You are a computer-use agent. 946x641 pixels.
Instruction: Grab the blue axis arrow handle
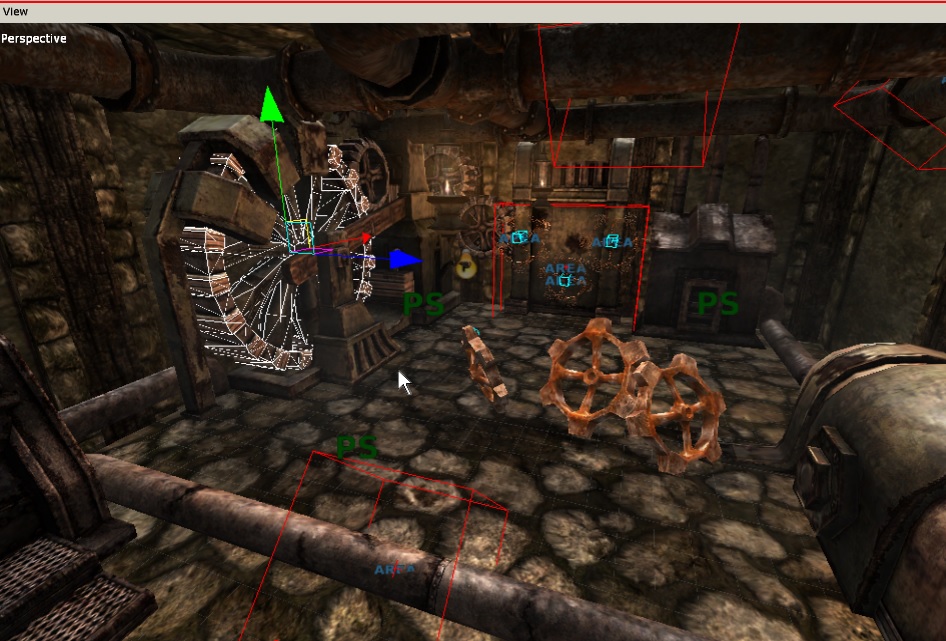pos(404,260)
